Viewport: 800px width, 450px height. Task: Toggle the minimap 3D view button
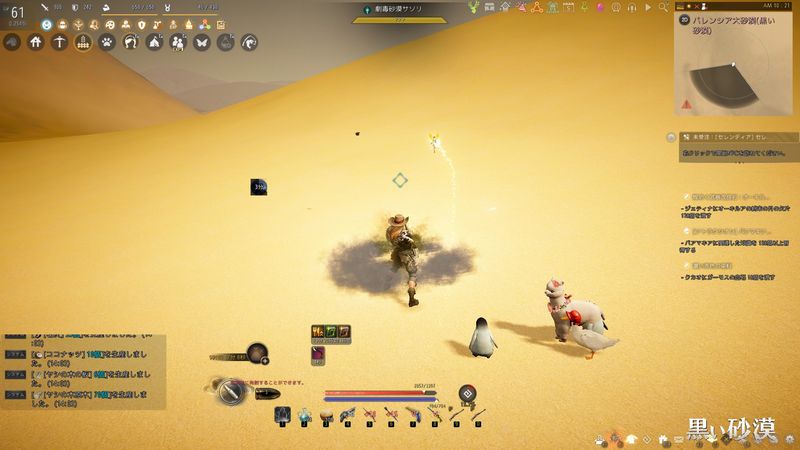pyautogui.click(x=683, y=17)
